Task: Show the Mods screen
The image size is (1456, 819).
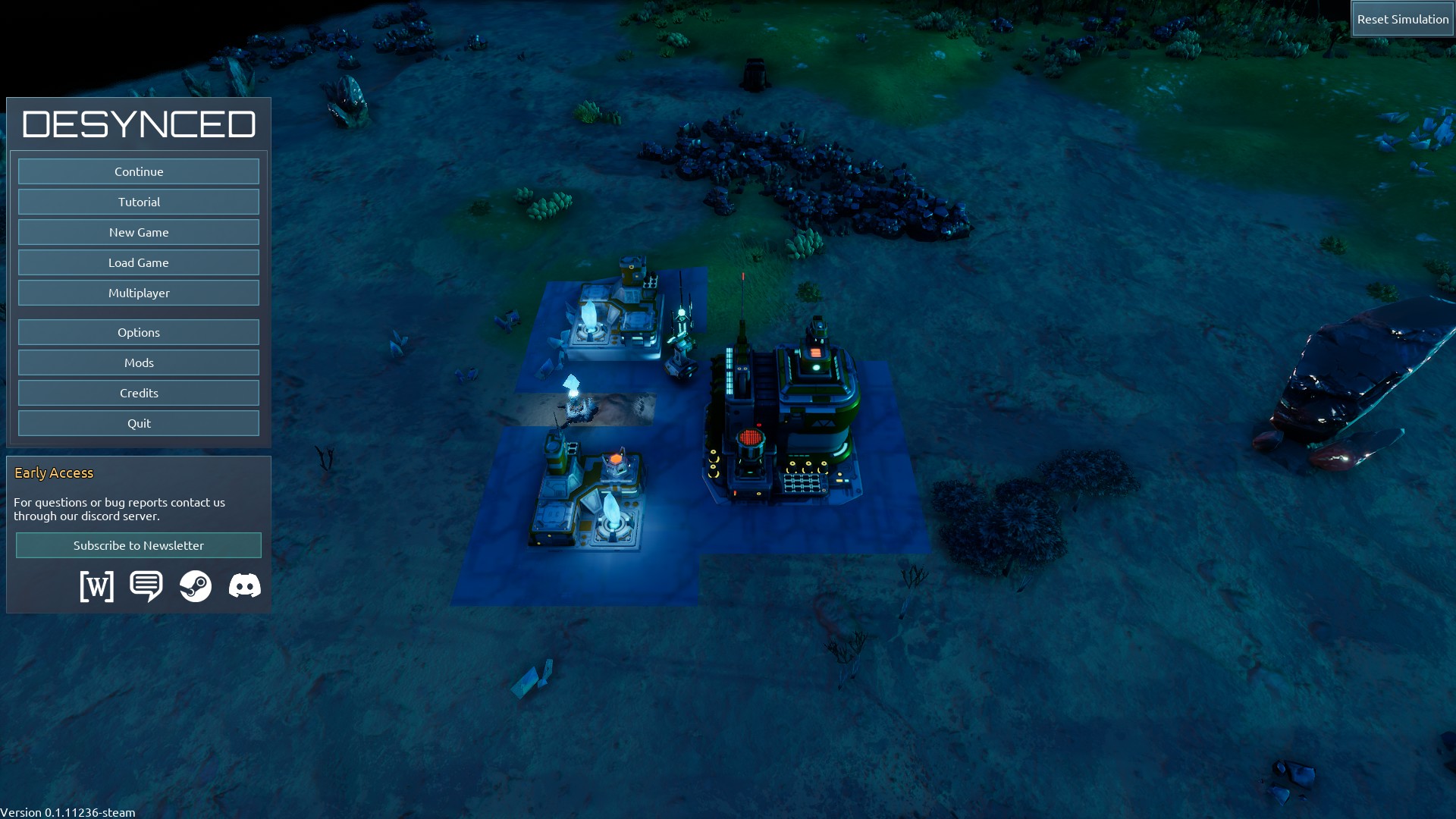Action: click(139, 362)
